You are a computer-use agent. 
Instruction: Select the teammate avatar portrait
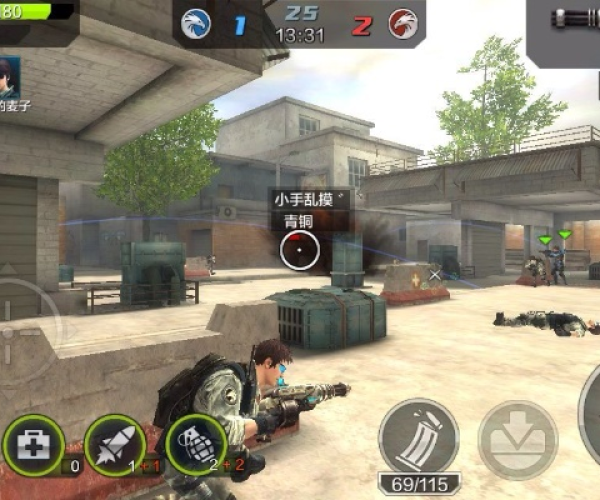9,76
